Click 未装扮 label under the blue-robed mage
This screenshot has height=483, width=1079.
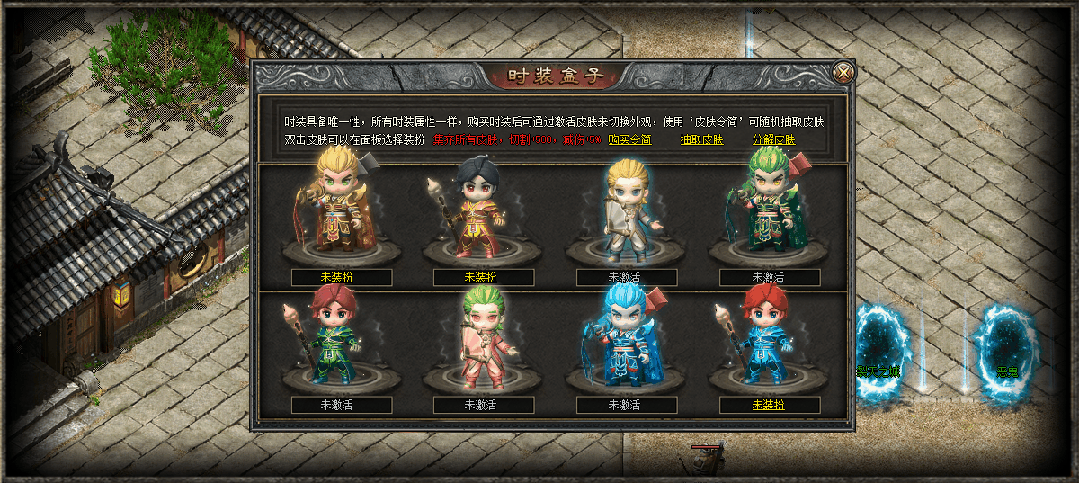(769, 405)
